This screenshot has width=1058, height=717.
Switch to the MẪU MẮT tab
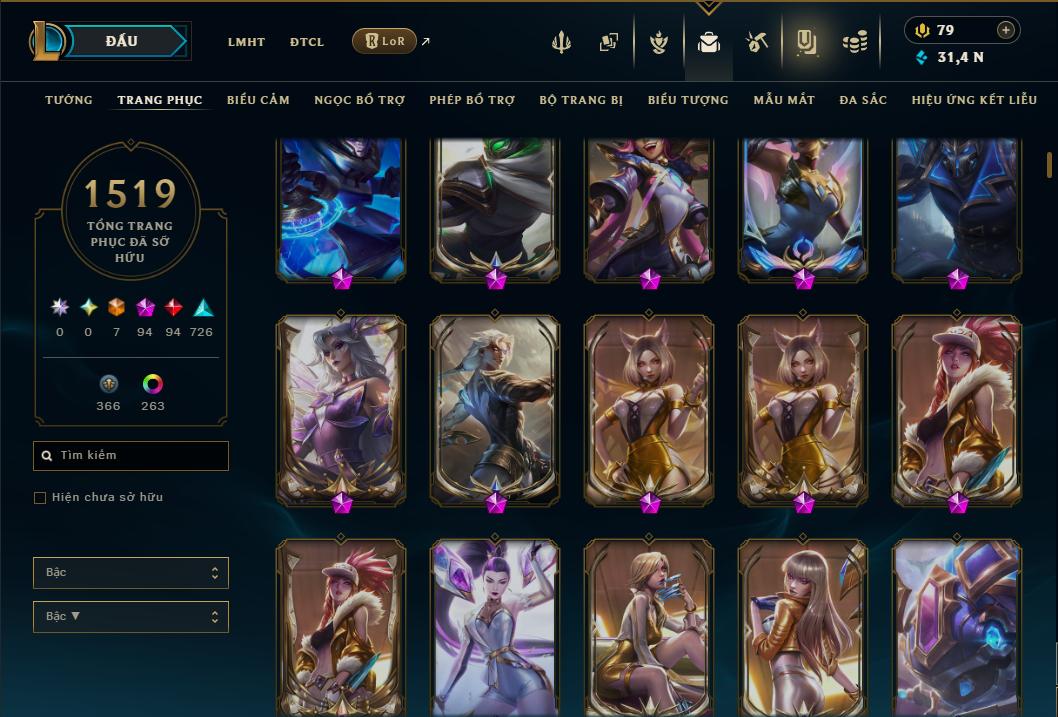(x=784, y=100)
